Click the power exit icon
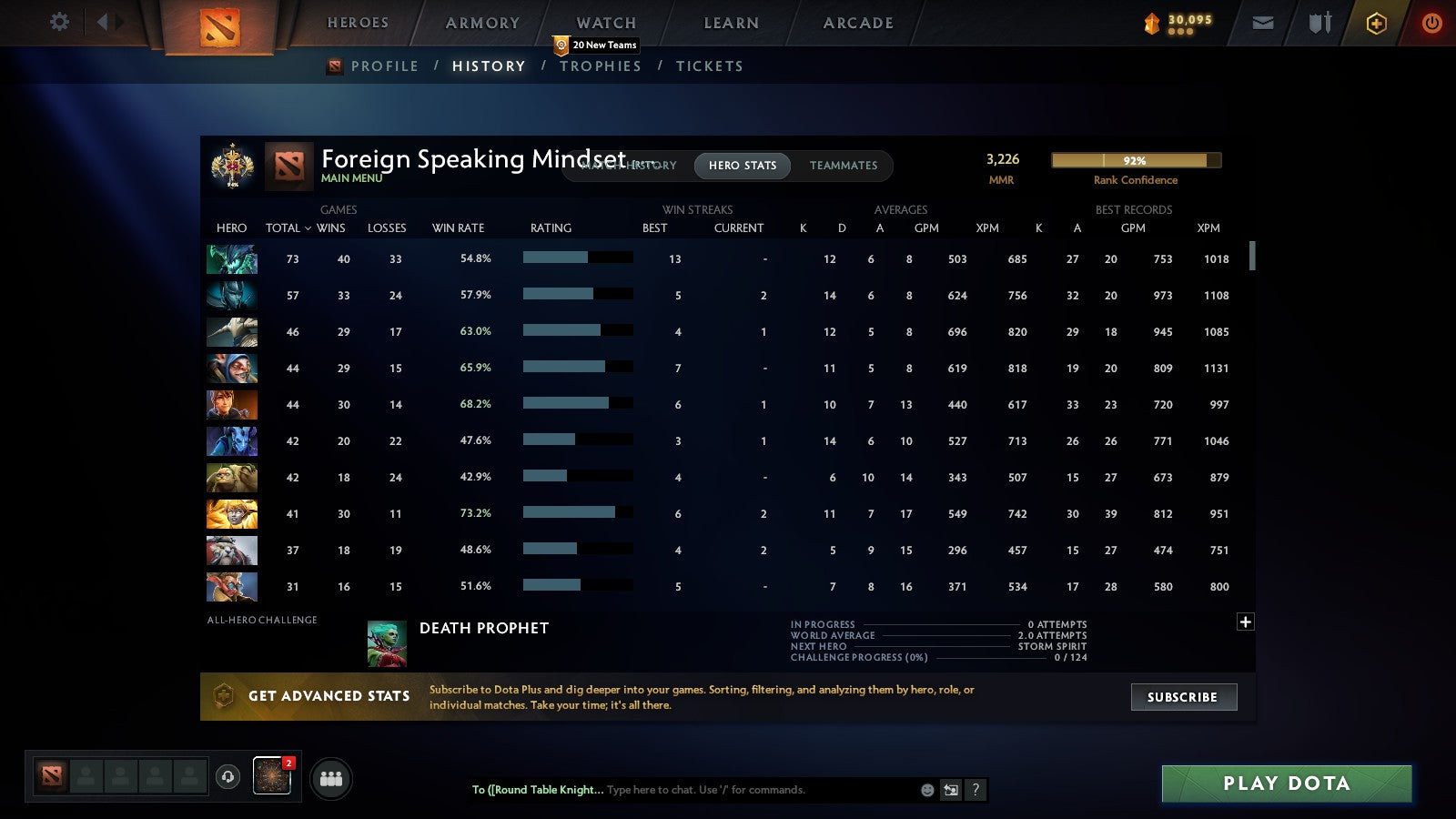 point(1430,23)
